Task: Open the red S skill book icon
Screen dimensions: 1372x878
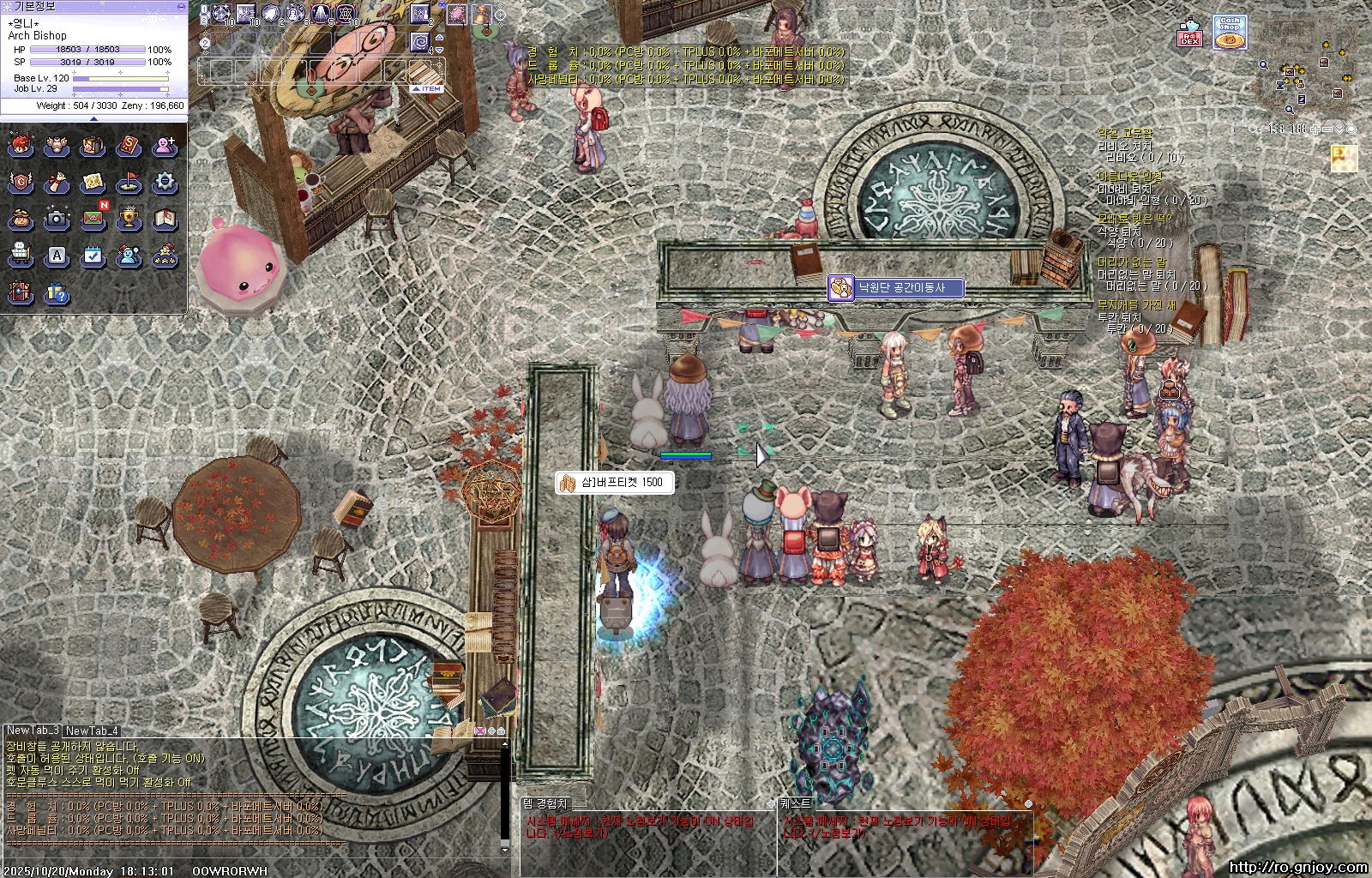Action: click(x=129, y=146)
